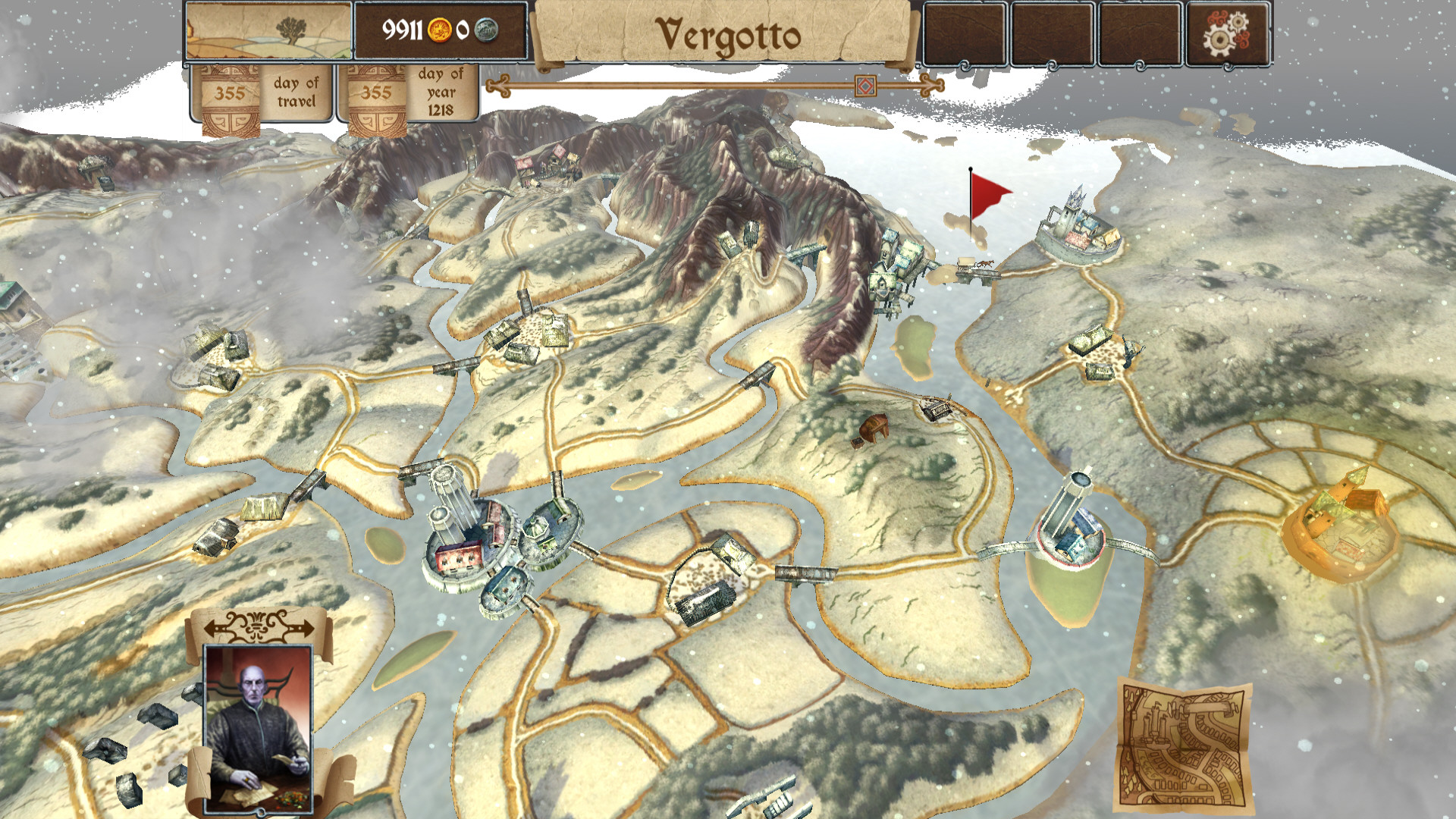The width and height of the screenshot is (1456, 819).
Task: Open the landscape tree panel
Action: tap(268, 32)
